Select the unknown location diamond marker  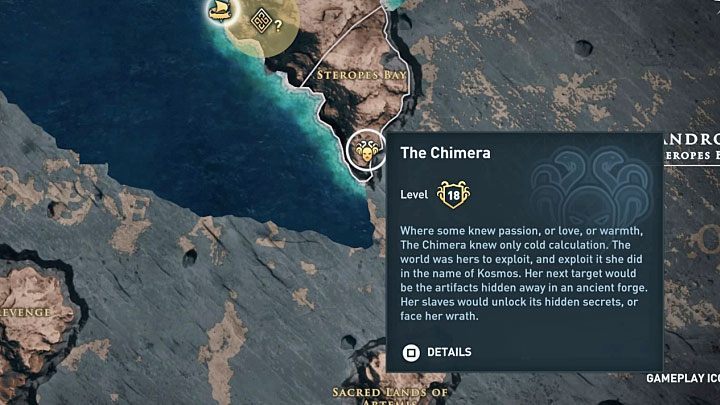(261, 20)
